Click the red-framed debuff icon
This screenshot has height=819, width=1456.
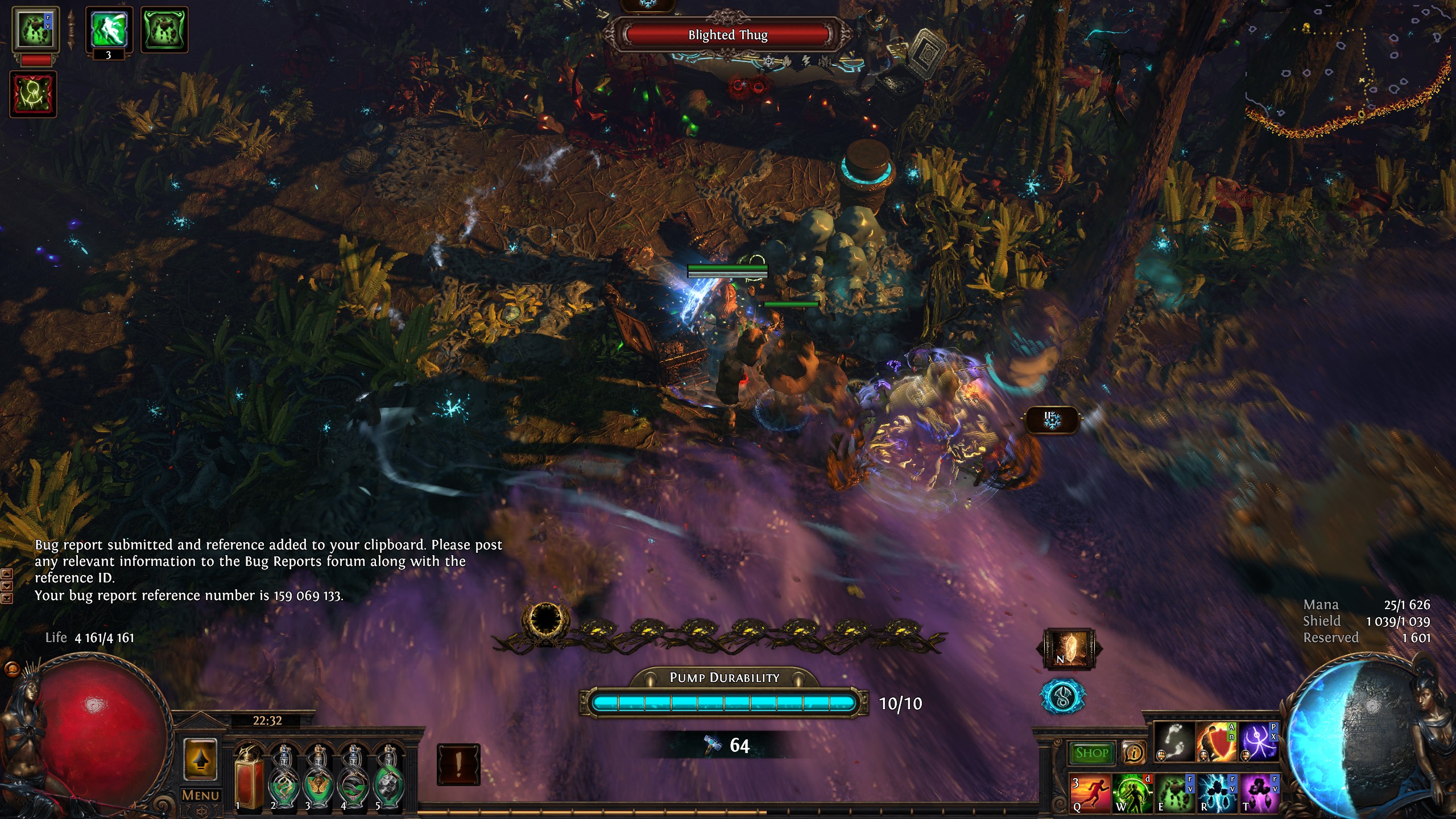point(33,94)
